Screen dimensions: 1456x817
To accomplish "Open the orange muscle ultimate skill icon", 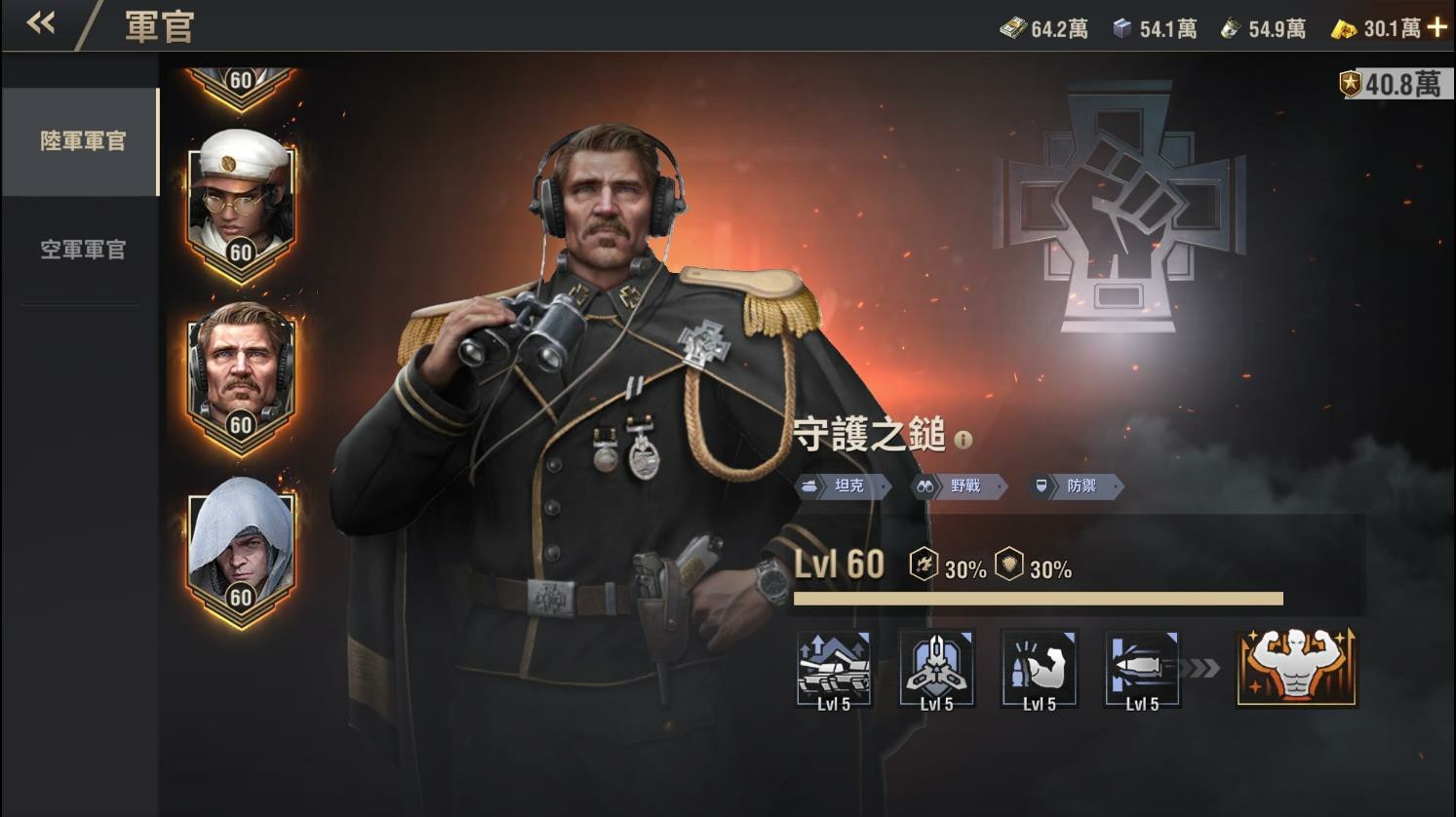I will (1294, 669).
